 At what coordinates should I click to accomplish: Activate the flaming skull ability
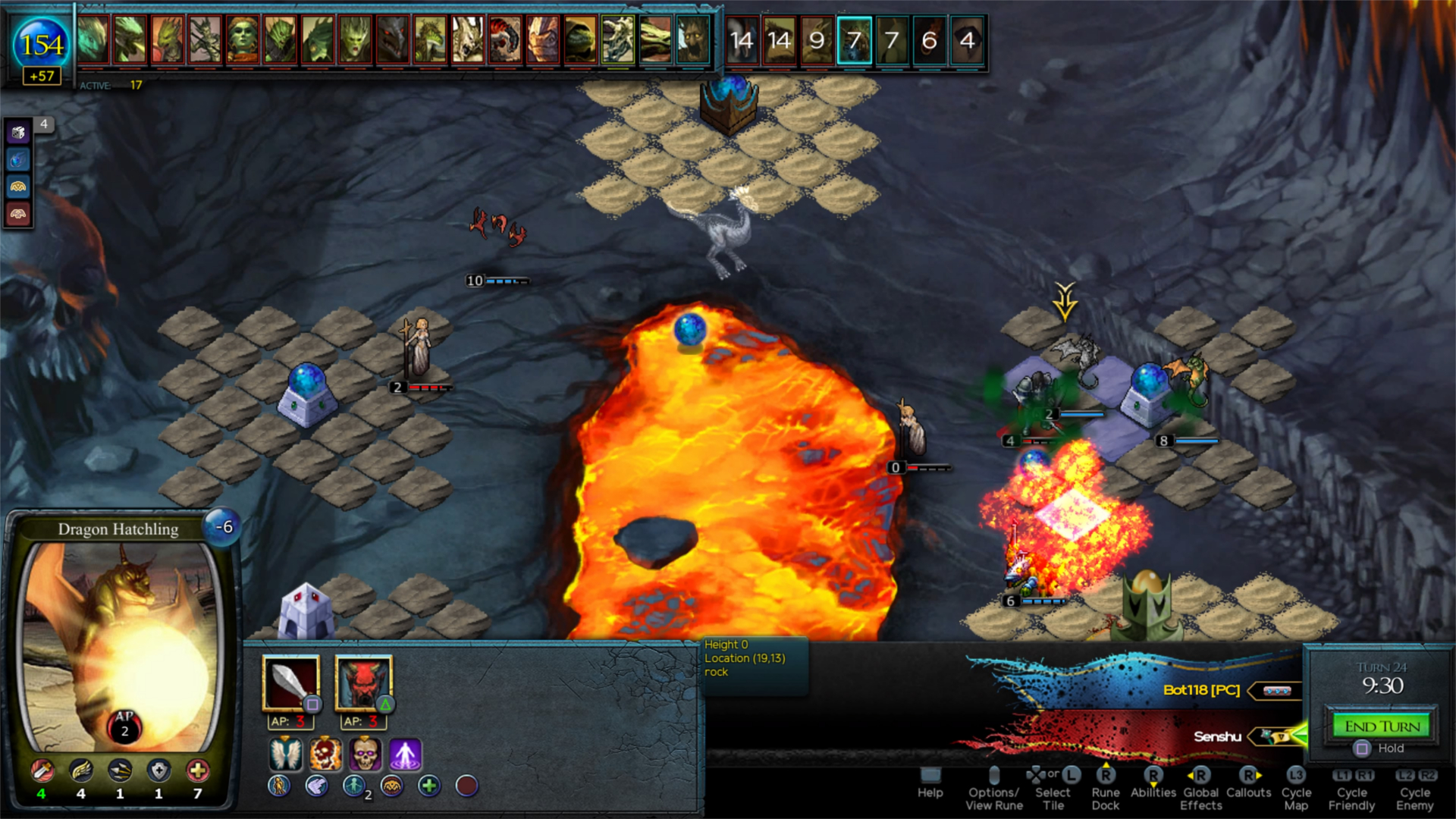pos(326,755)
